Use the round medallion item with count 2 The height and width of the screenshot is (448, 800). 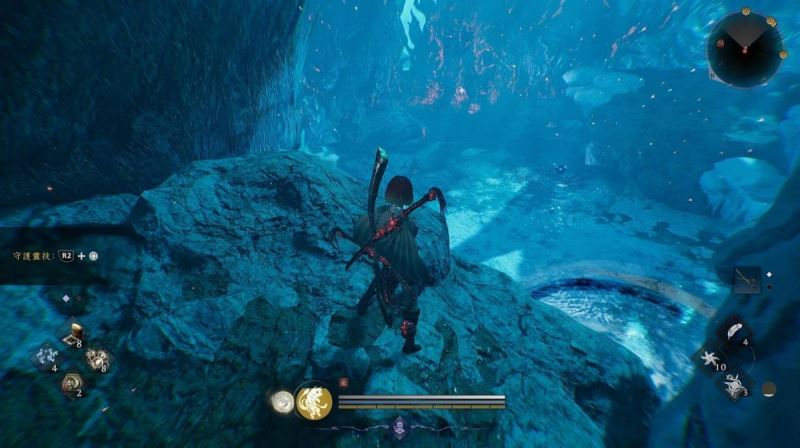coord(72,382)
